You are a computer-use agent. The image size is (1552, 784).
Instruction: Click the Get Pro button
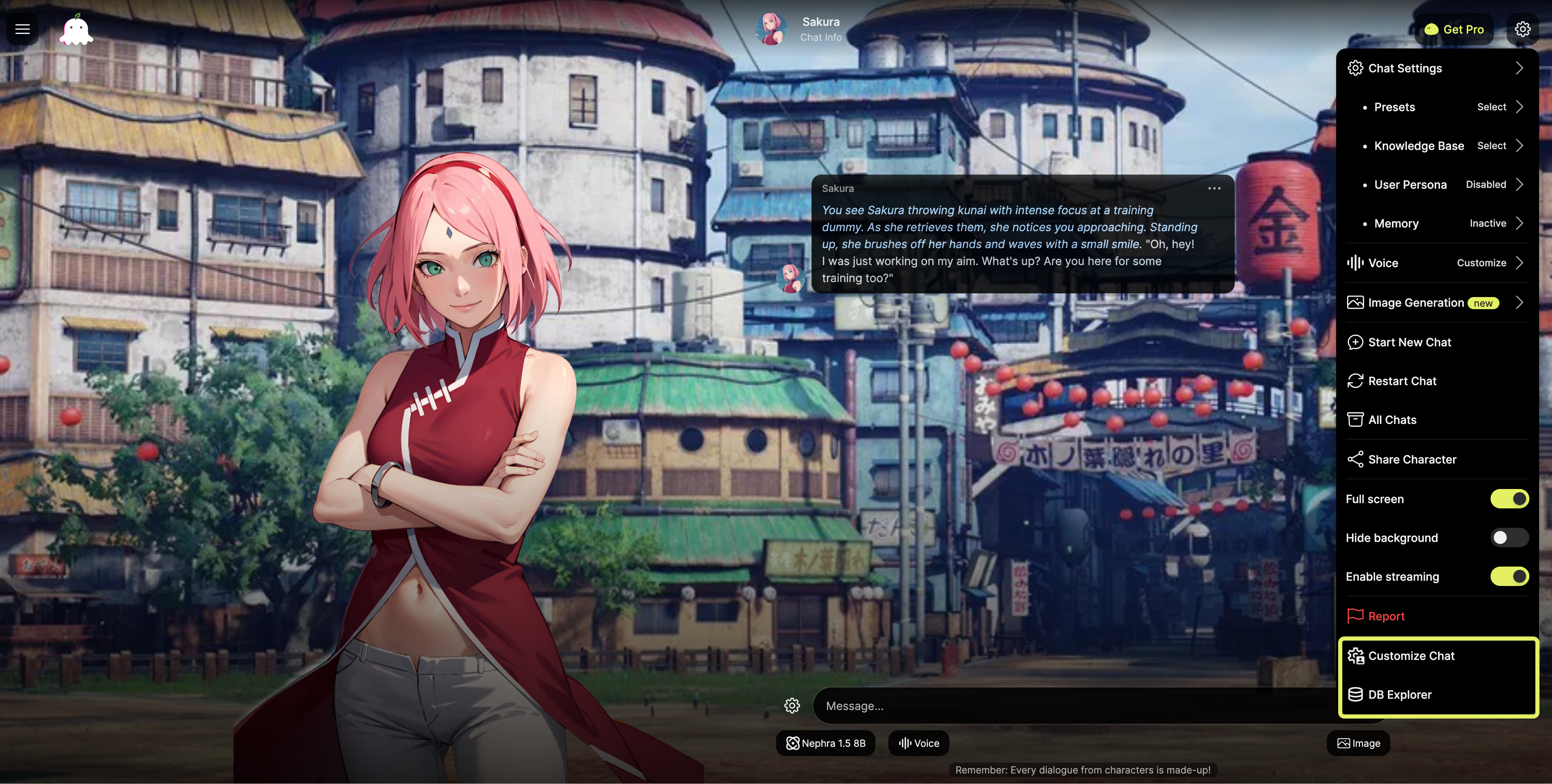[1454, 29]
